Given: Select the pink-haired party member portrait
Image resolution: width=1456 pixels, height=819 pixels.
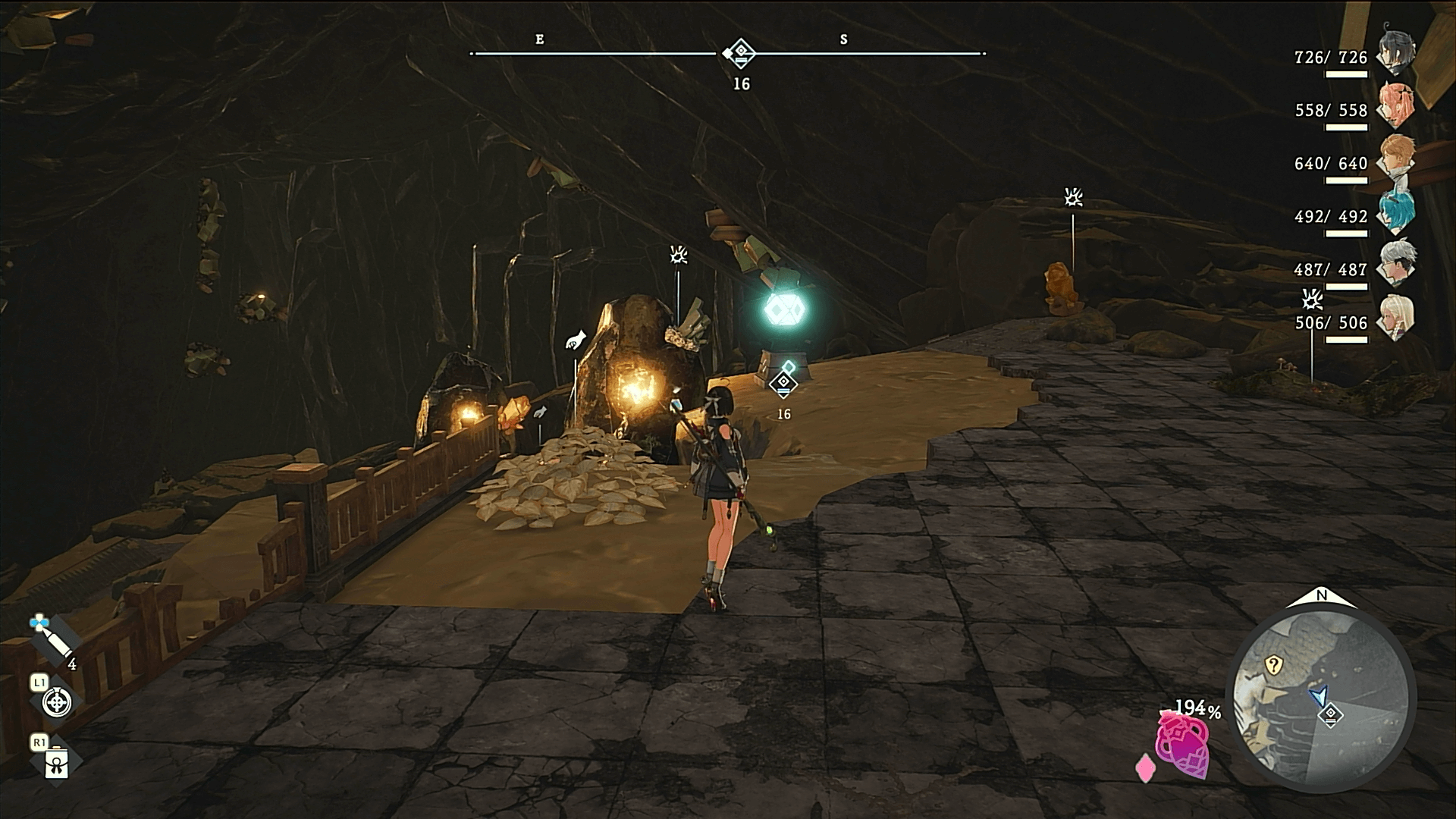Looking at the screenshot, I should pos(1395,106).
